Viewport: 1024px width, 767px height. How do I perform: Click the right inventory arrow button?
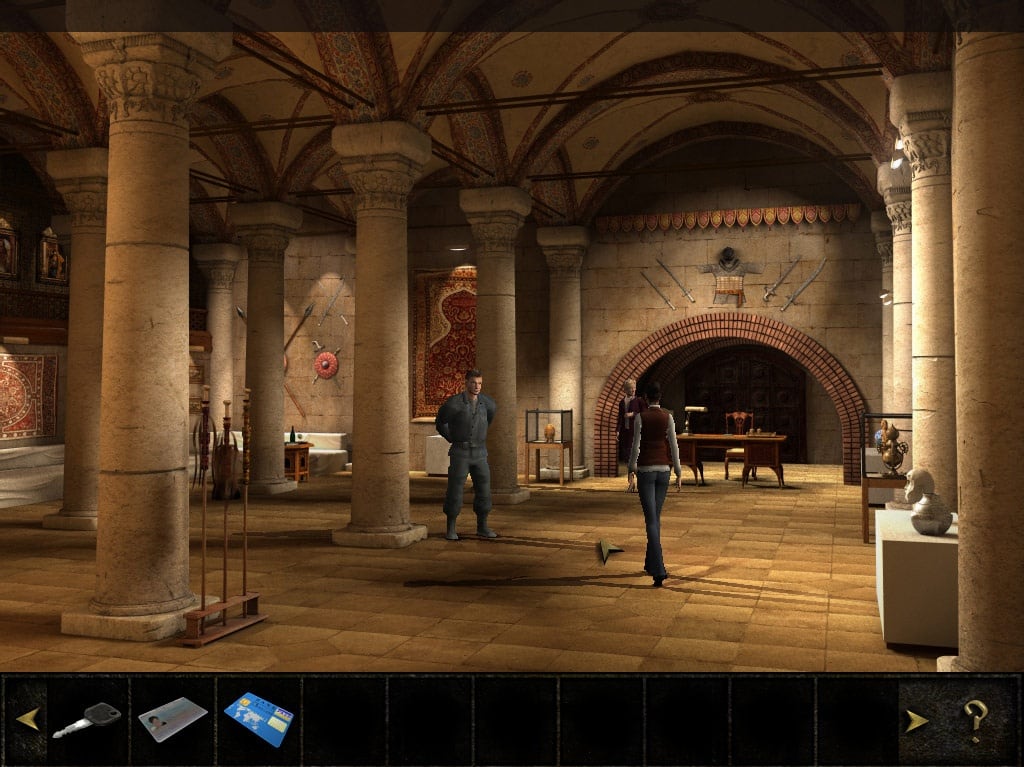[x=916, y=720]
